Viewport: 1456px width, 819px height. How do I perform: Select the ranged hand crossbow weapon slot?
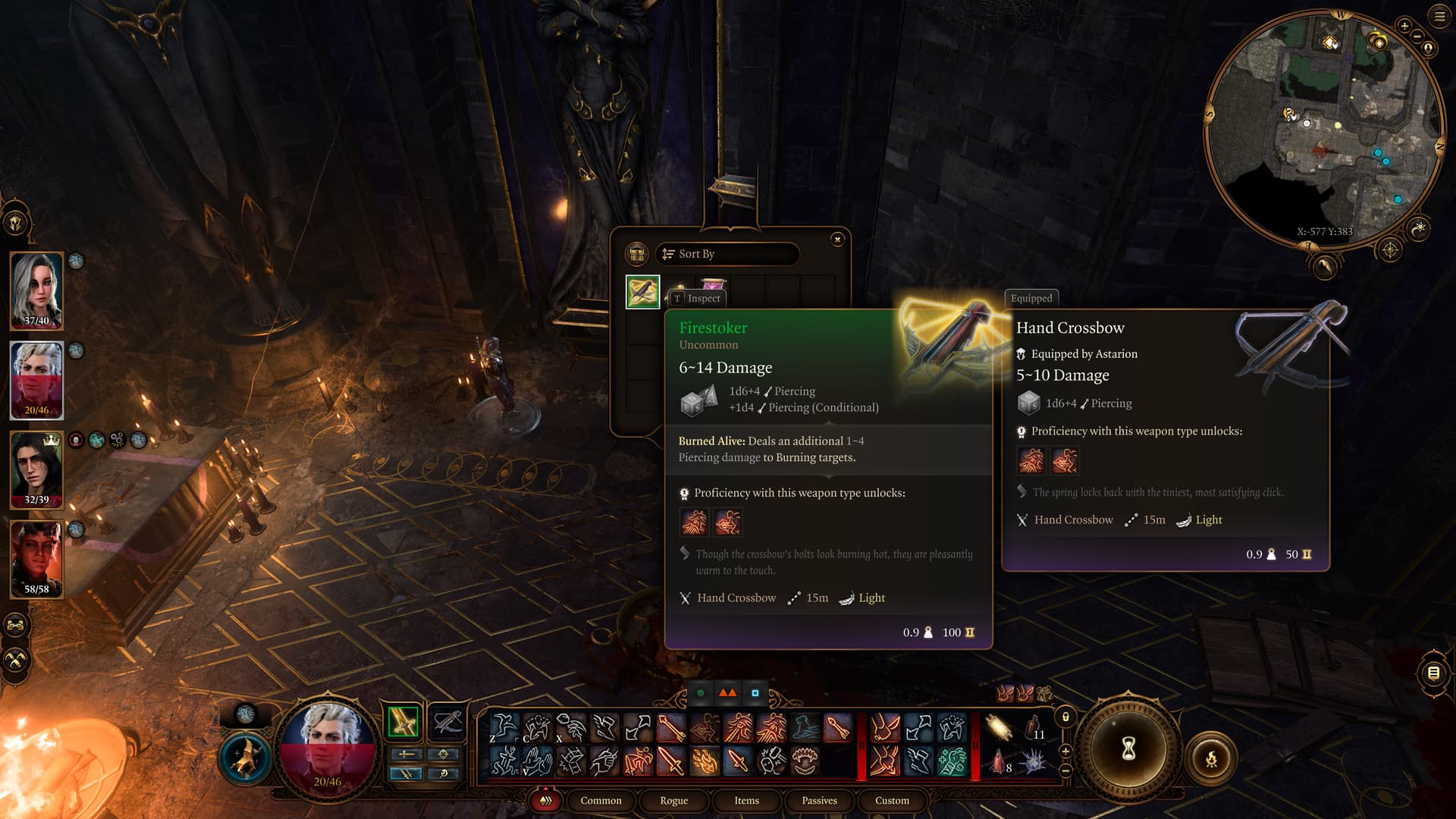pos(447,721)
